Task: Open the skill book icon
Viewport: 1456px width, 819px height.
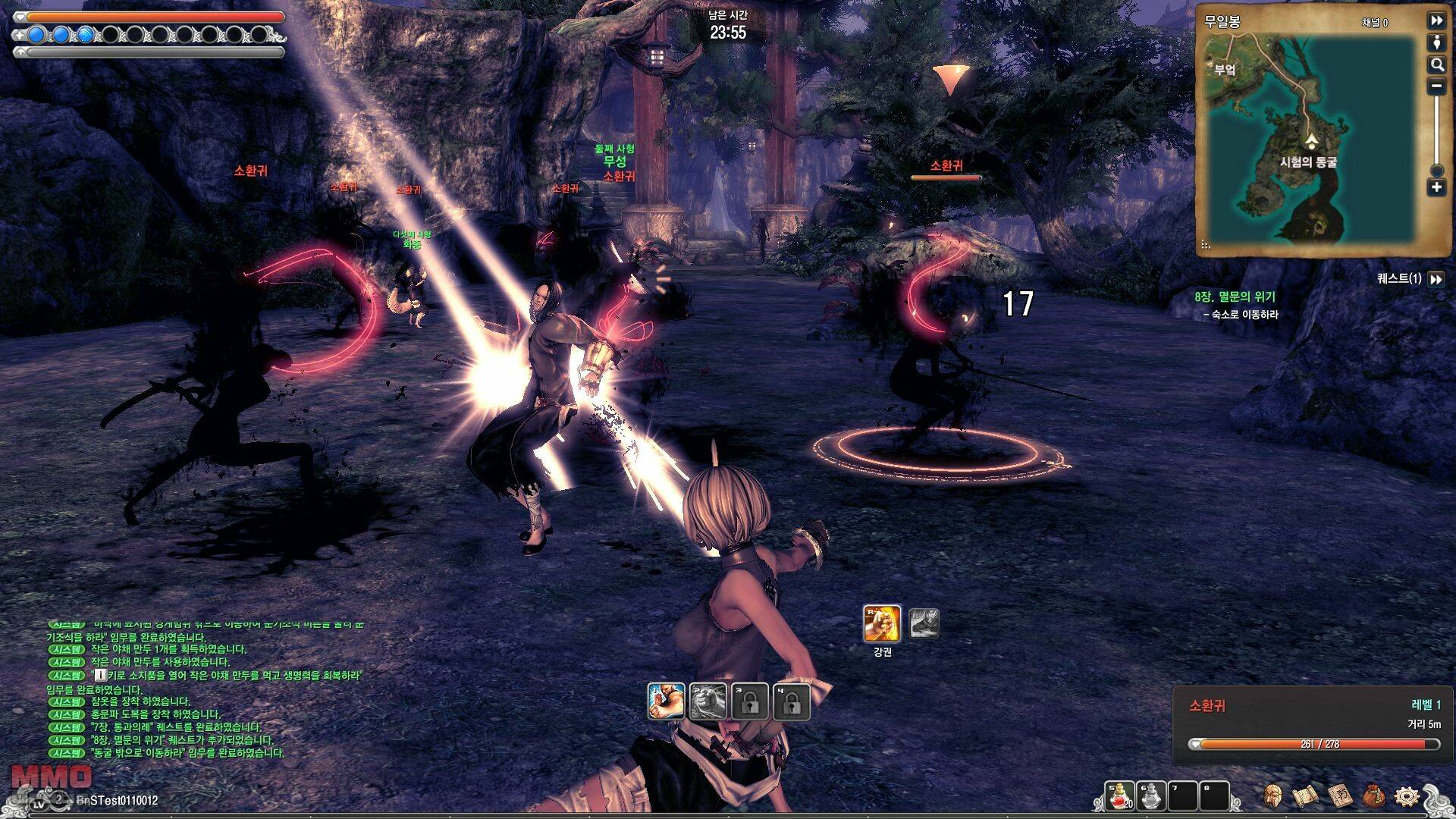Action: pos(1340,796)
